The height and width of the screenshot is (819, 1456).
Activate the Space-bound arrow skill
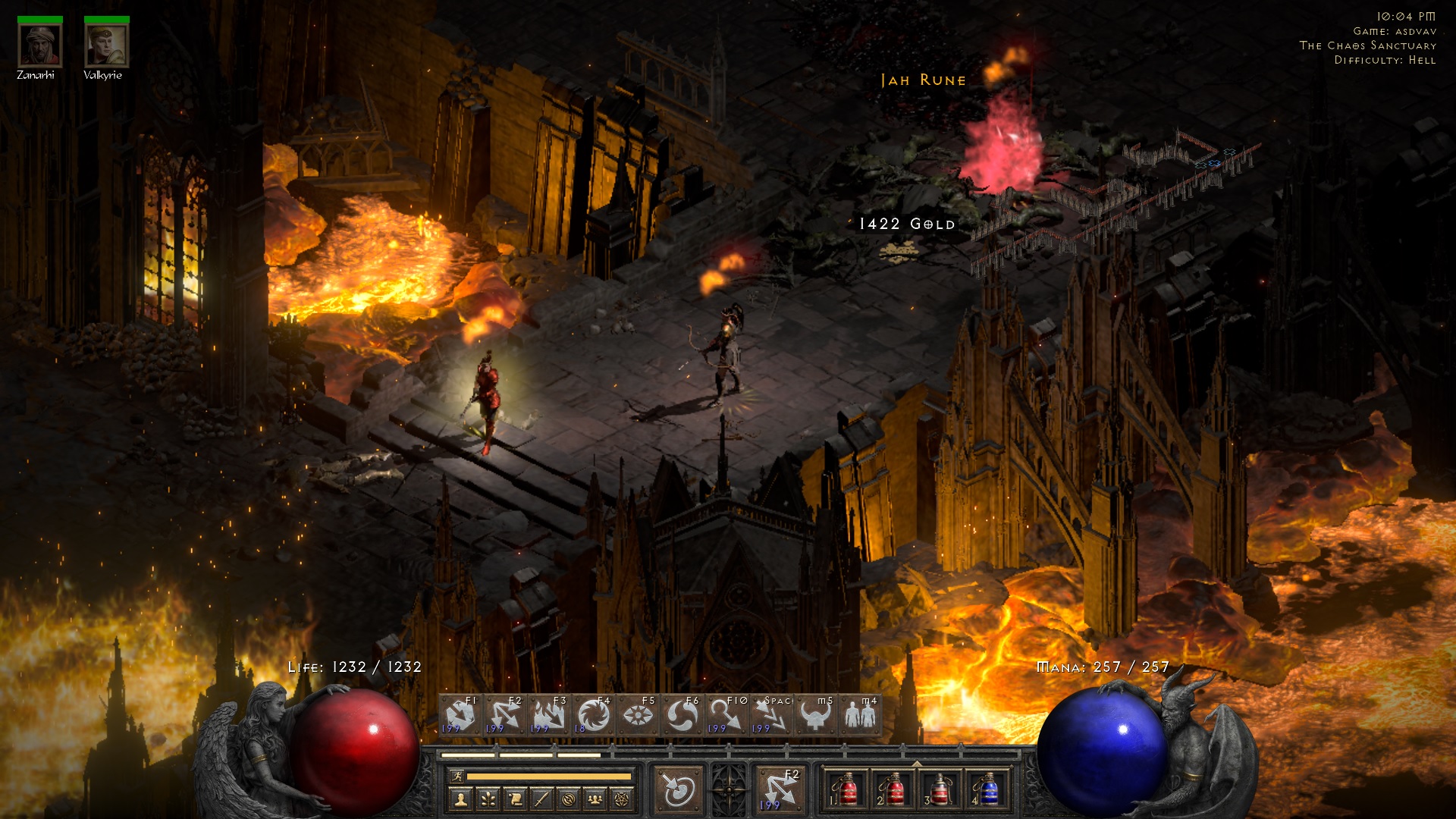coord(770,714)
